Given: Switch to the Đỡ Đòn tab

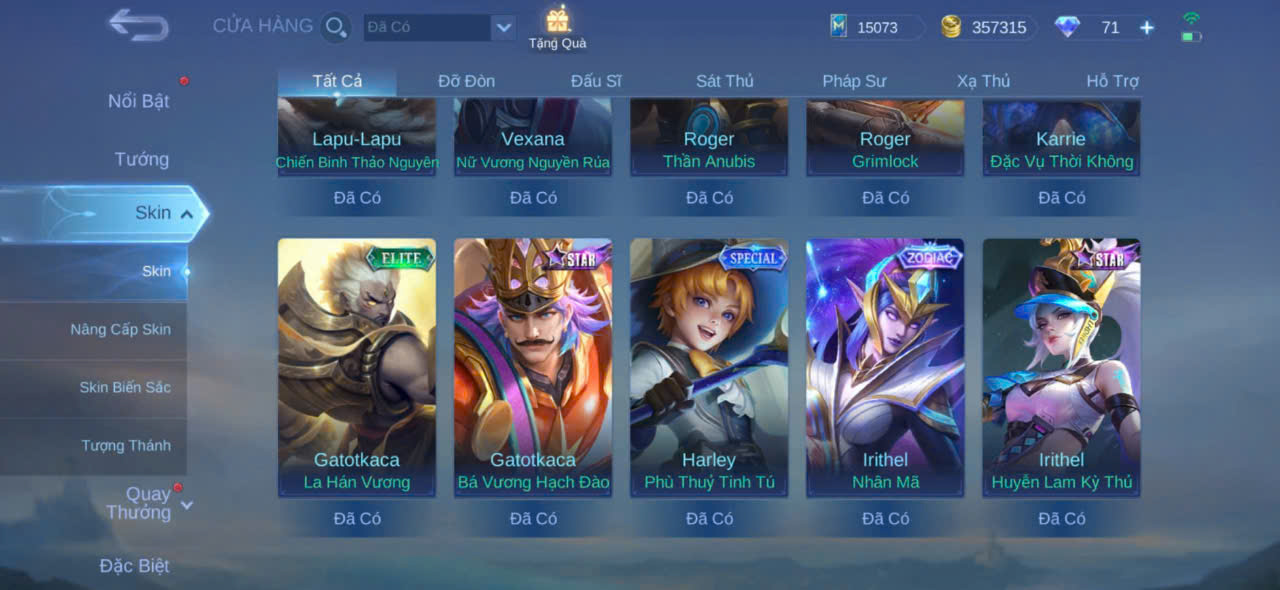Looking at the screenshot, I should click(x=466, y=81).
